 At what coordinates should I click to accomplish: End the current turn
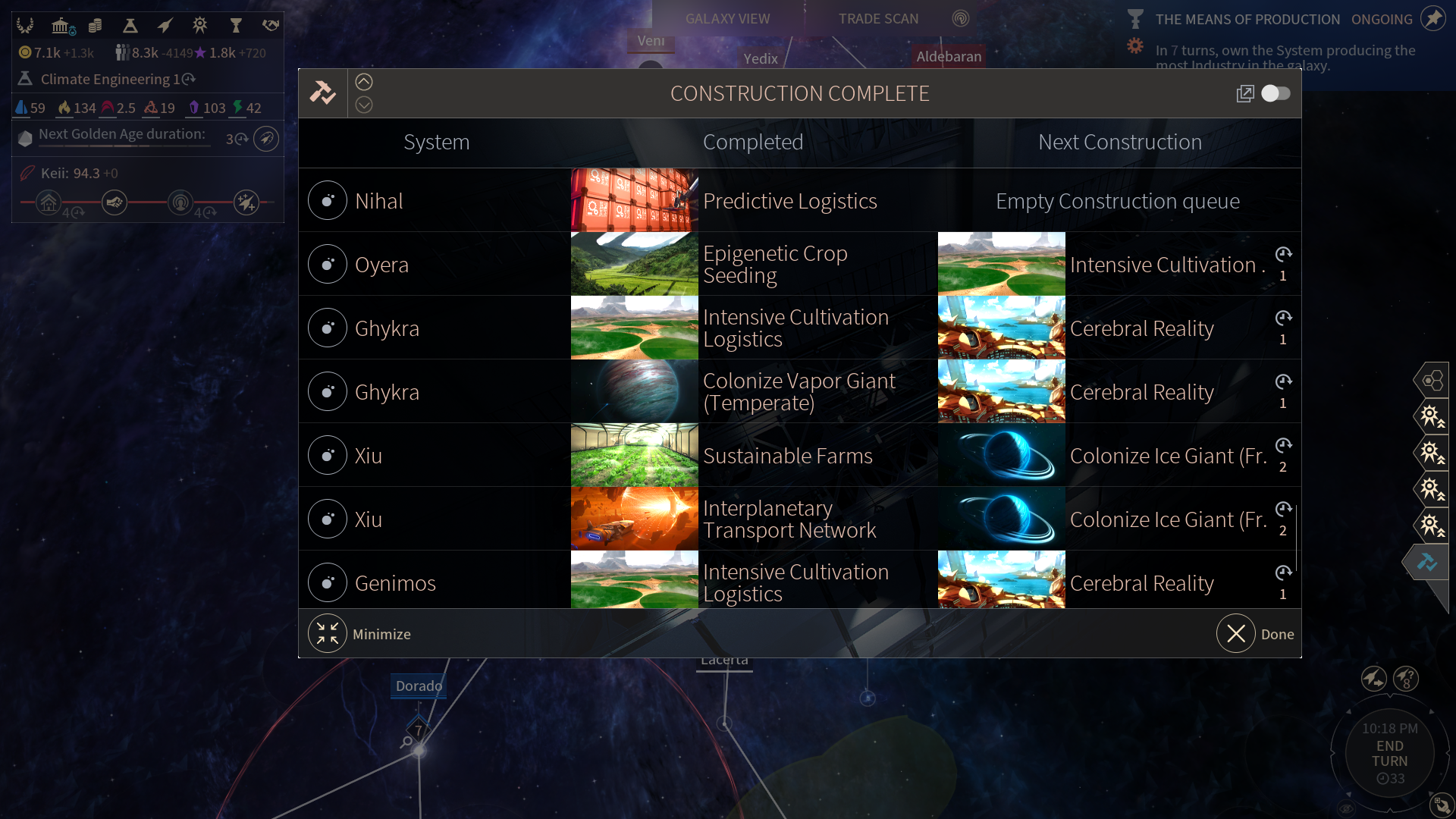tap(1389, 754)
